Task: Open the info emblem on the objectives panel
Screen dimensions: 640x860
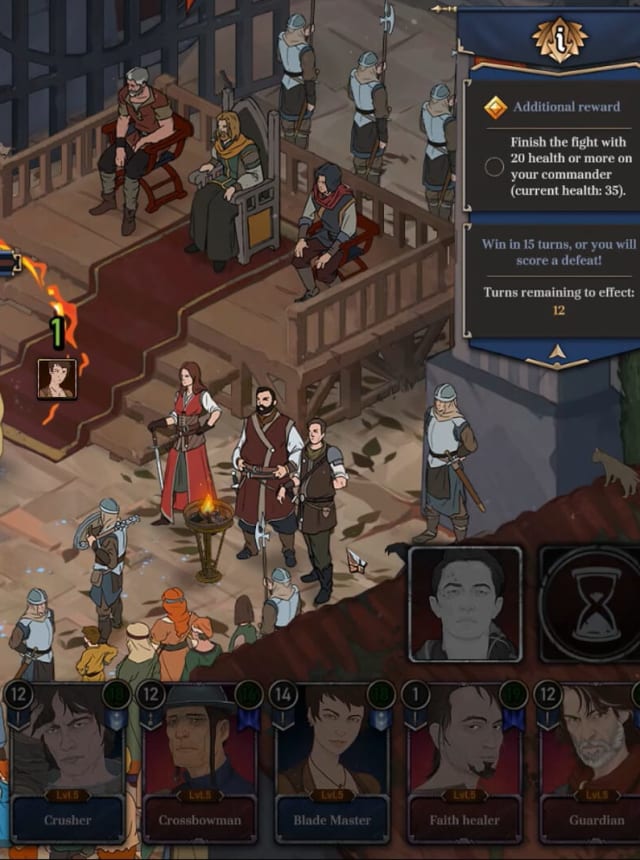Action: 559,40
